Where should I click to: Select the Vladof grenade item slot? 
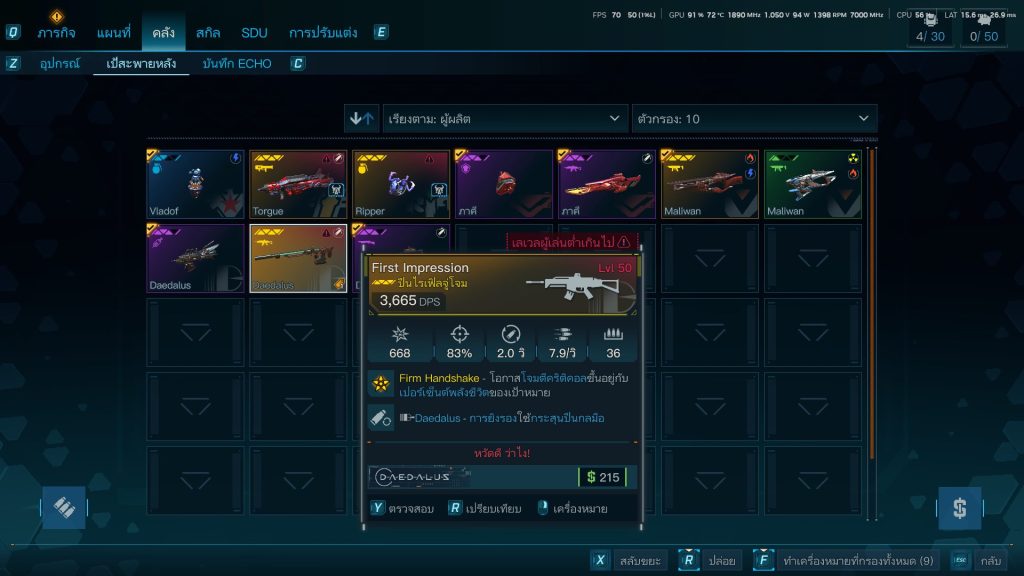click(196, 184)
